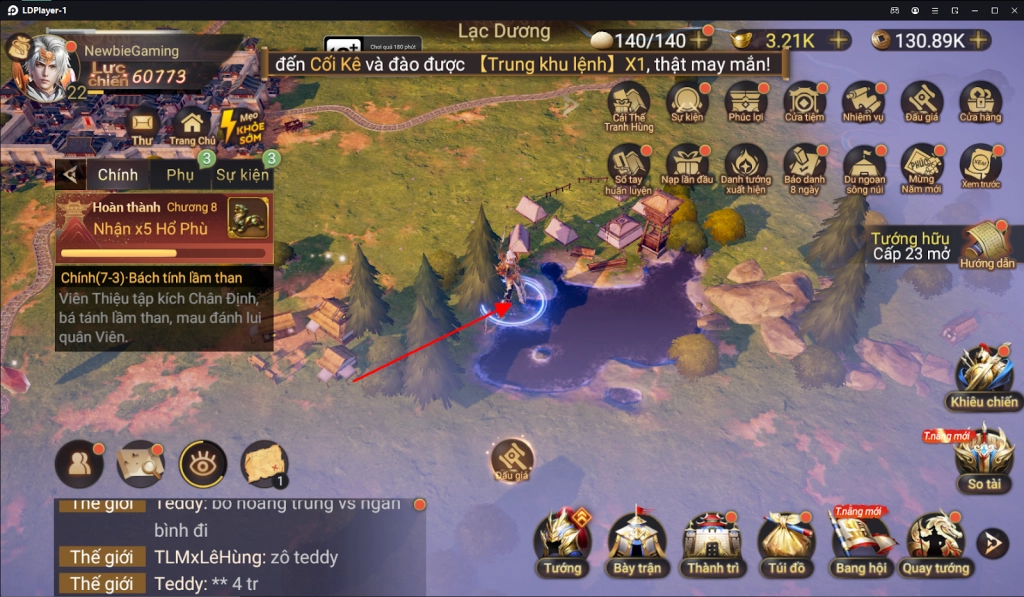The image size is (1024, 597).
Task: Switch to the Sự kiện quest tab
Action: [242, 175]
